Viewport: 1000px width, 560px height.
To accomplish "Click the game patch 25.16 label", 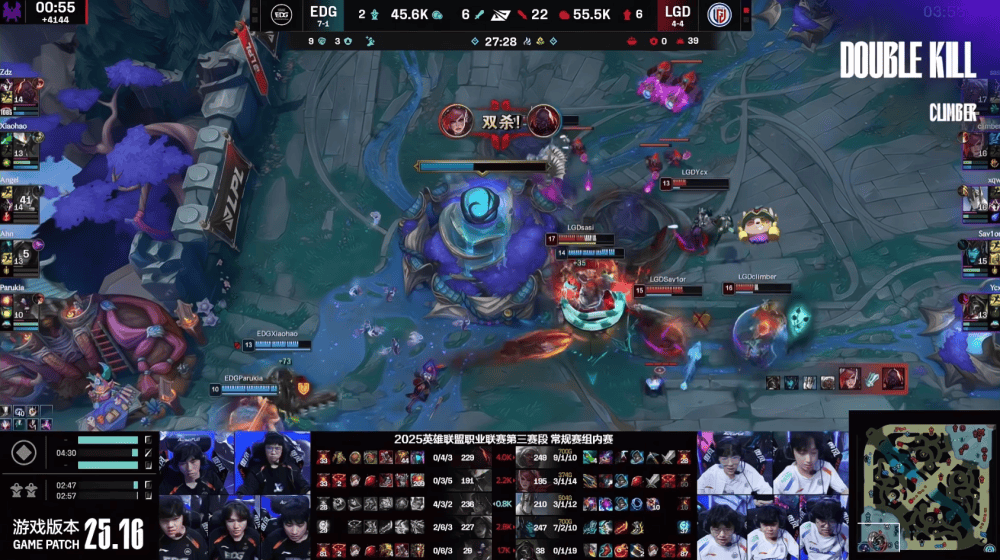I will tap(77, 533).
